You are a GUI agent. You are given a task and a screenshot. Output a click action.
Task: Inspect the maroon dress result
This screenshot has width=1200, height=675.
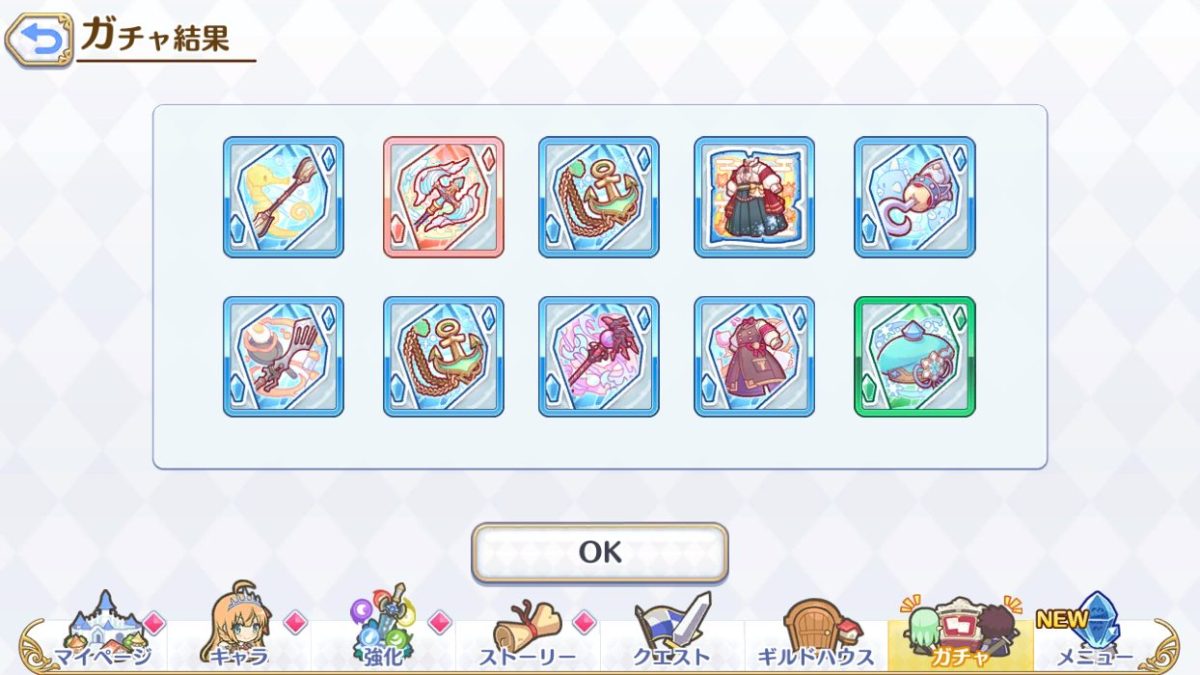tap(754, 356)
